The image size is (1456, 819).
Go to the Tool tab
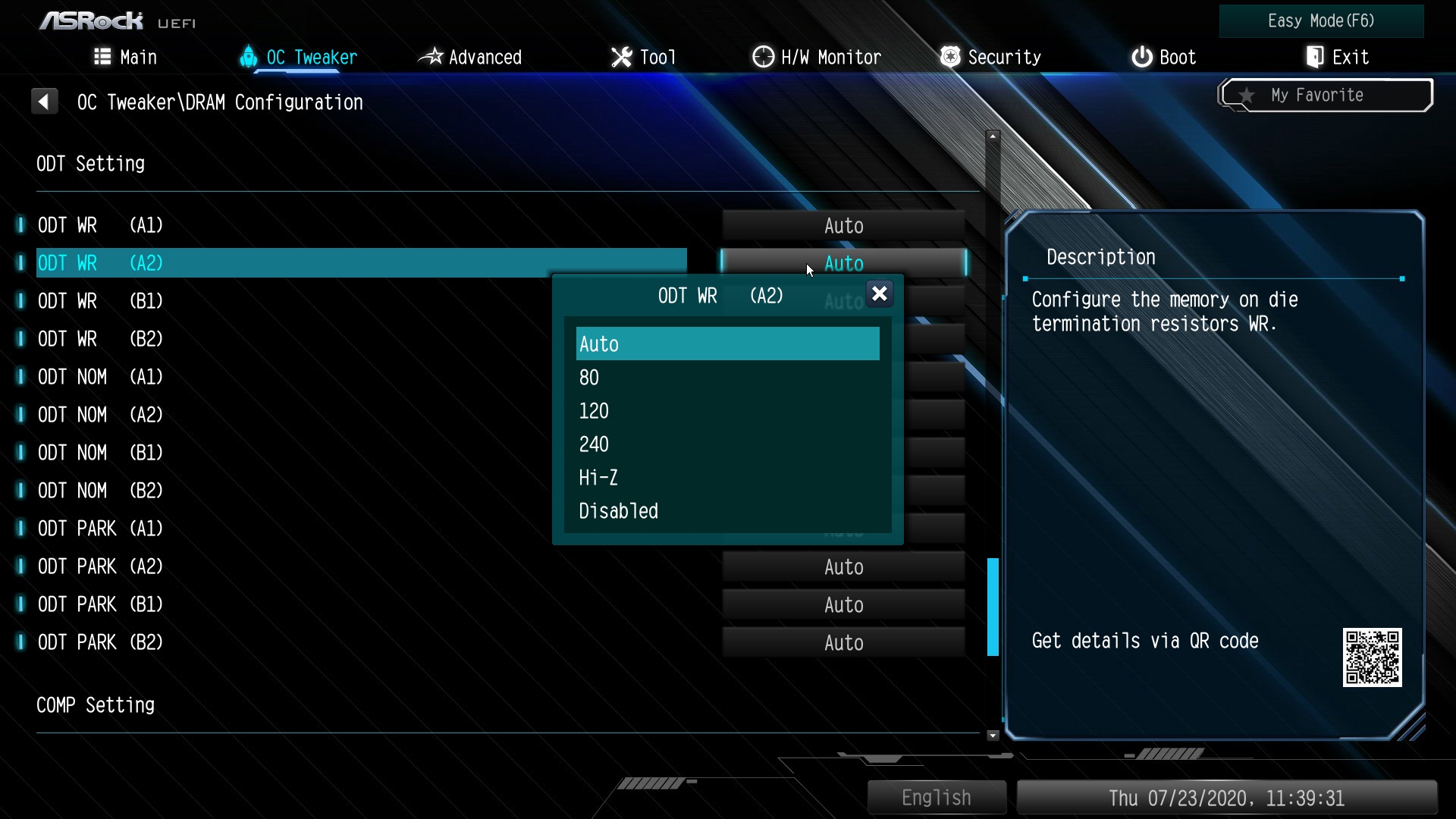pyautogui.click(x=644, y=58)
